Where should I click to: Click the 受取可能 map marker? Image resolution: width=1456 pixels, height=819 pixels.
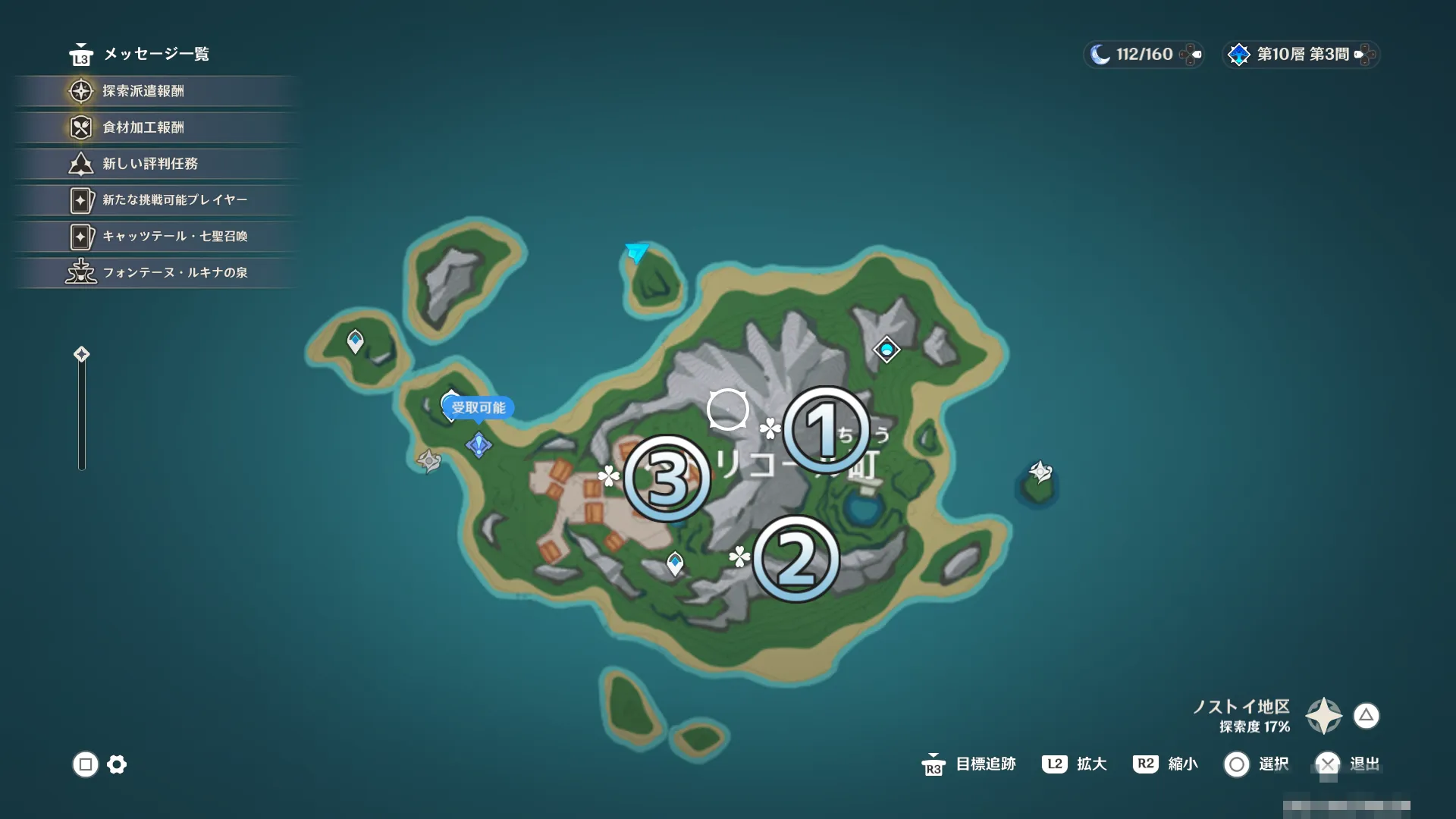pyautogui.click(x=478, y=408)
